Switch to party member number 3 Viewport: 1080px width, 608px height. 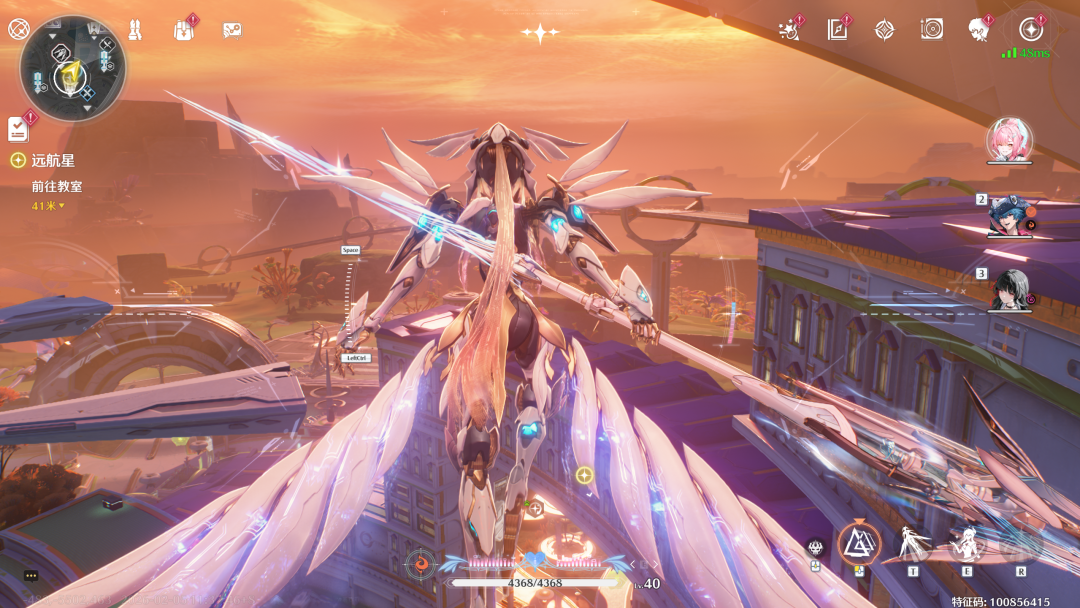pyautogui.click(x=1010, y=289)
